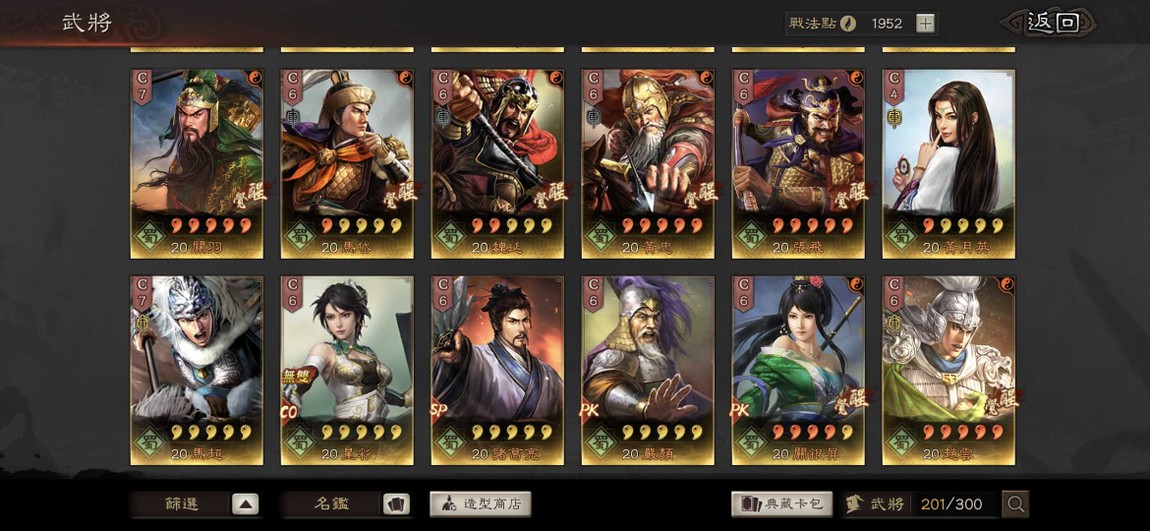Image resolution: width=1150 pixels, height=531 pixels.
Task: View the 關銀屏 general card
Action: pyautogui.click(x=798, y=370)
